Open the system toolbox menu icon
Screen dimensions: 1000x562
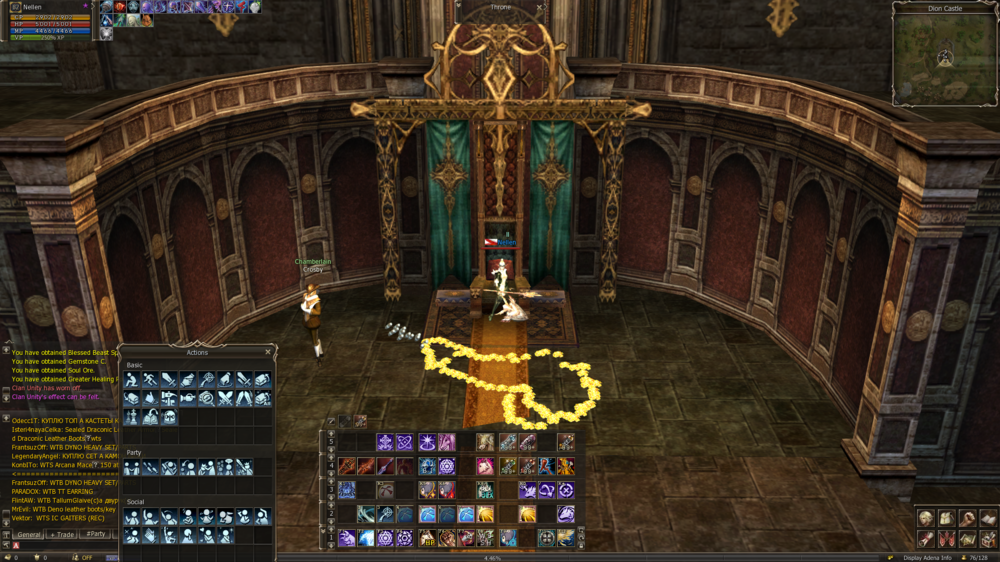click(x=988, y=539)
